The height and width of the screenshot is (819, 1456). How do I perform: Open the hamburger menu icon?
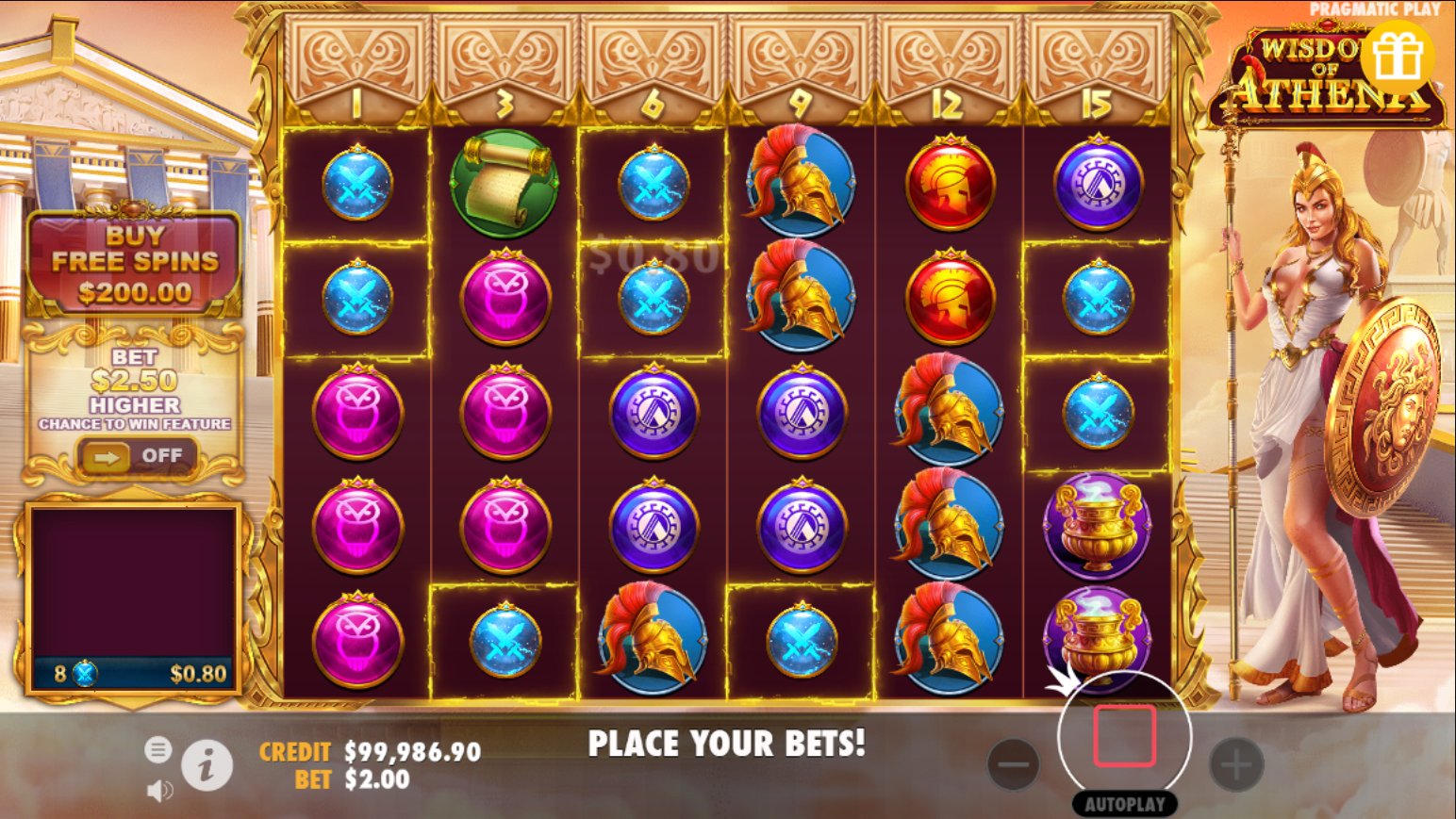[157, 750]
